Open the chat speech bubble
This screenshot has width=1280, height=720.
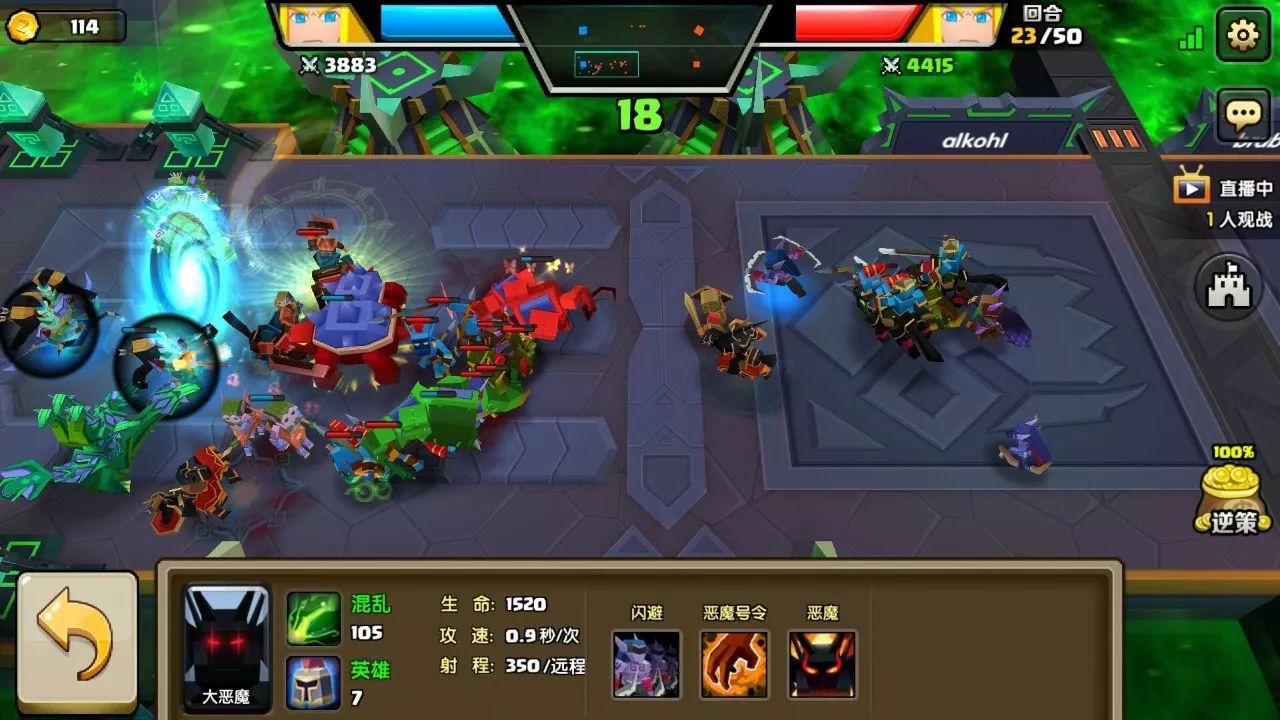point(1243,115)
